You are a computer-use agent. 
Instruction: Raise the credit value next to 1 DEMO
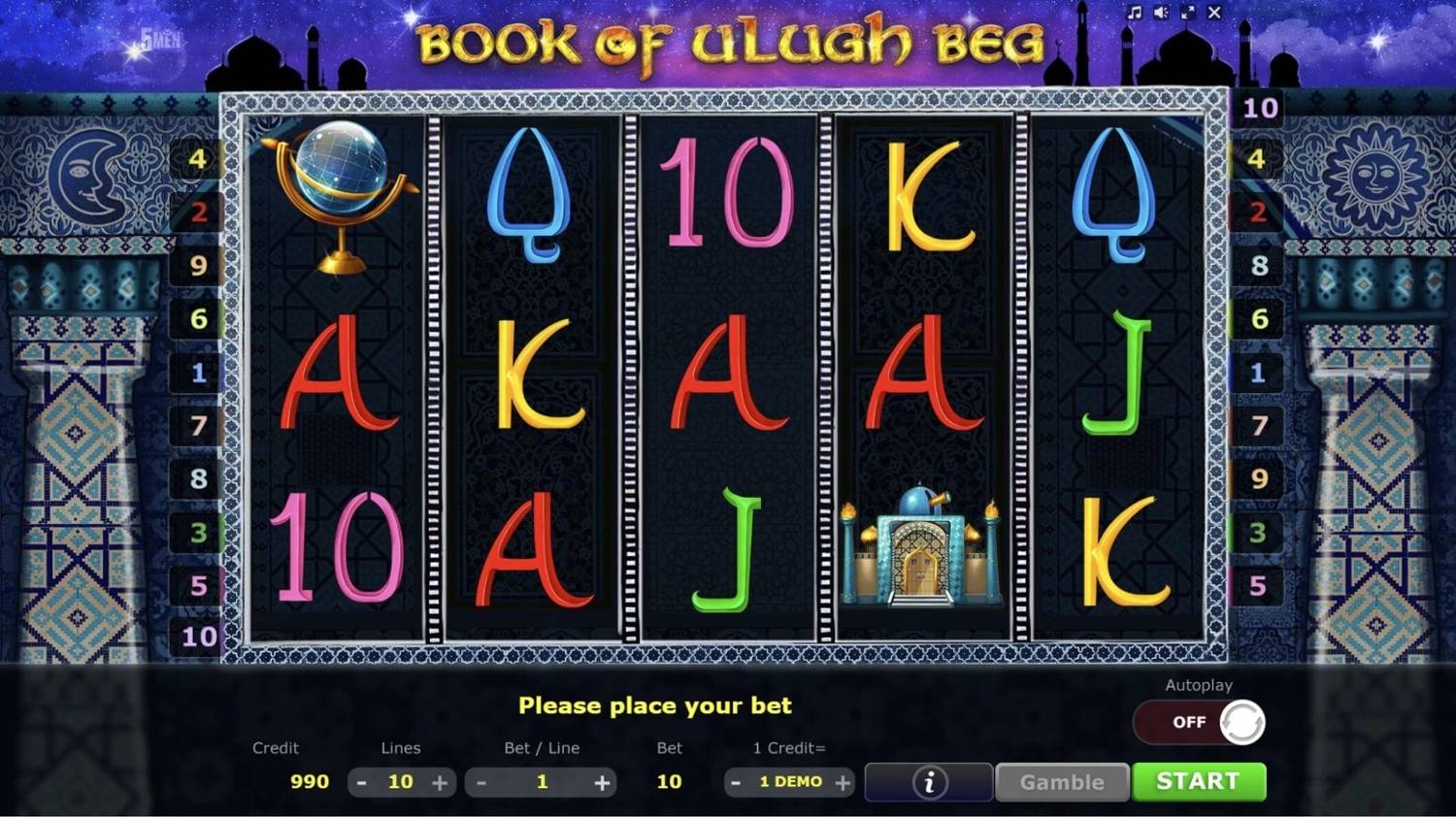(x=841, y=781)
